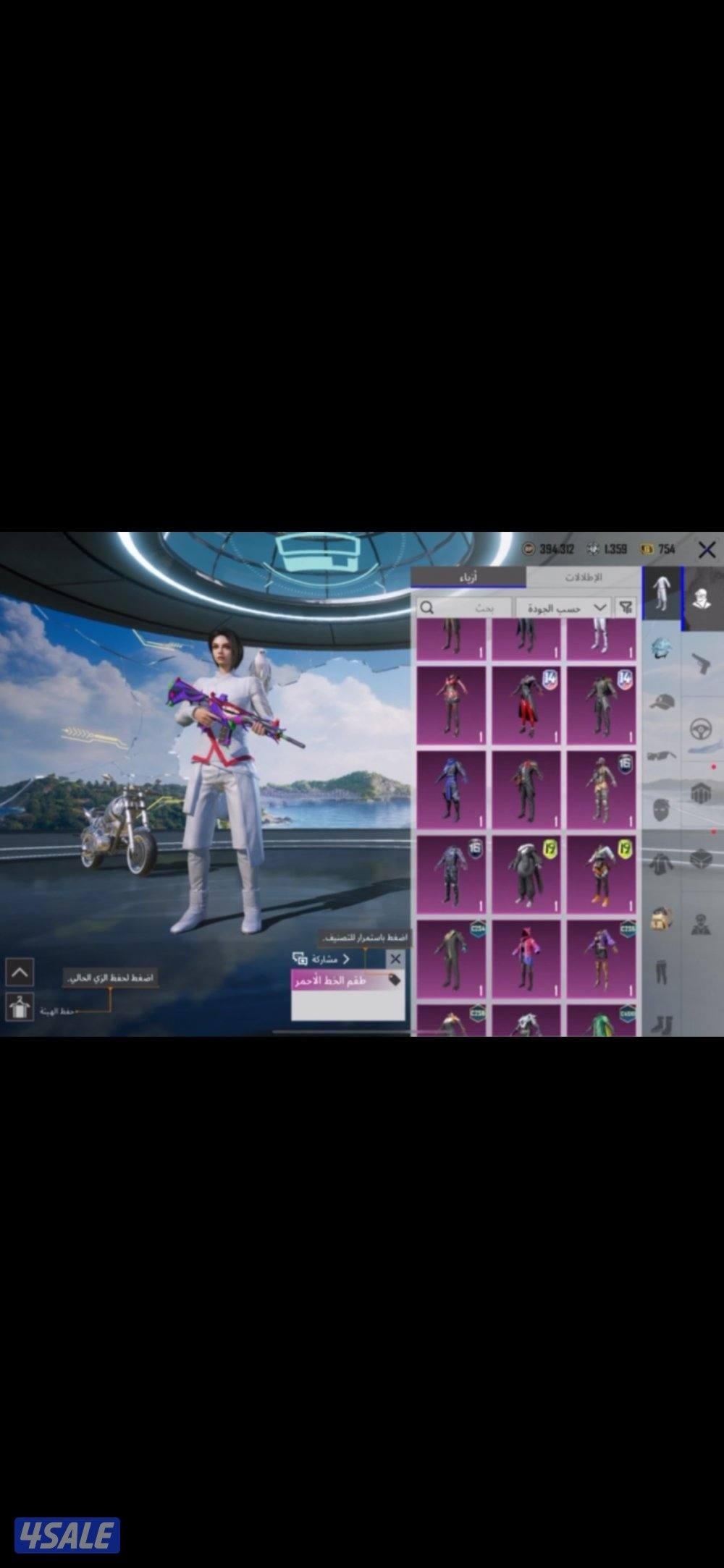Click the hanger save-look button
This screenshot has height=1568, width=724.
[20, 1007]
